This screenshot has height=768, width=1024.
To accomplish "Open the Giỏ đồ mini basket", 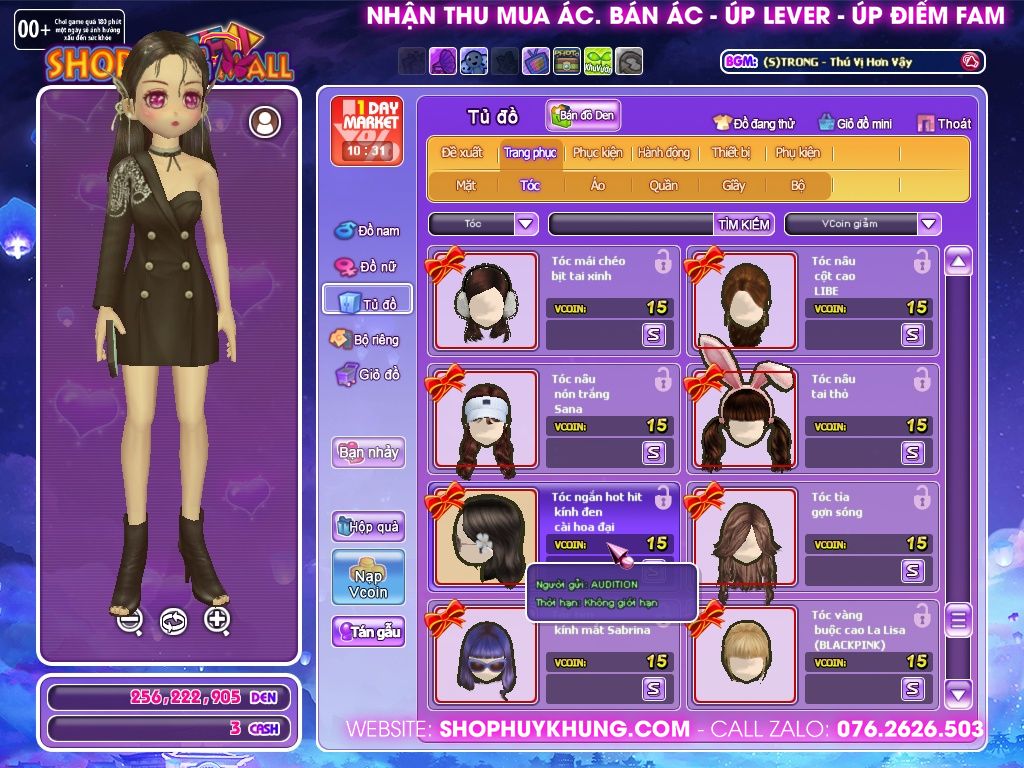I will [x=854, y=124].
